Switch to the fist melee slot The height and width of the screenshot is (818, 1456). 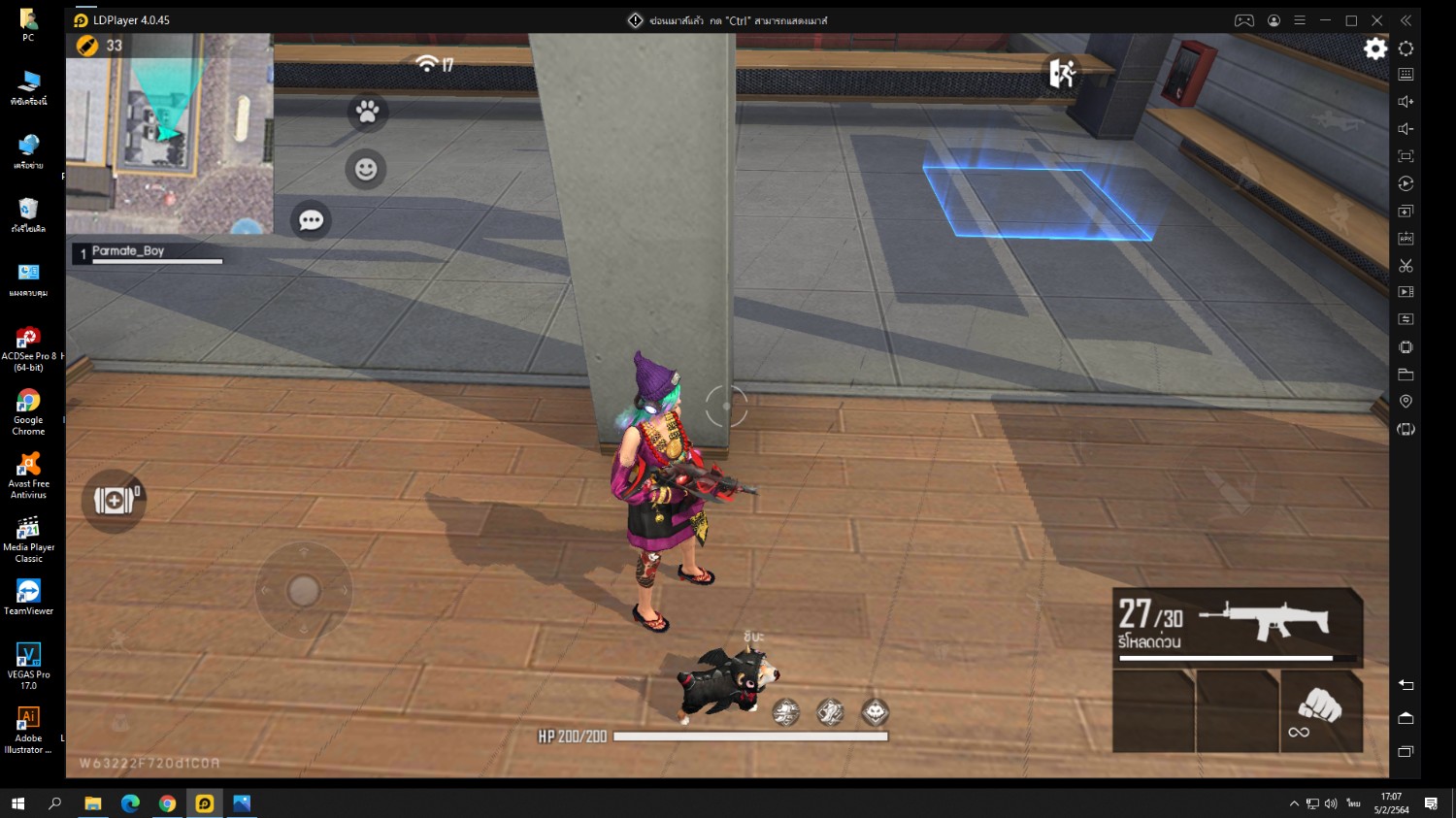tap(1320, 711)
